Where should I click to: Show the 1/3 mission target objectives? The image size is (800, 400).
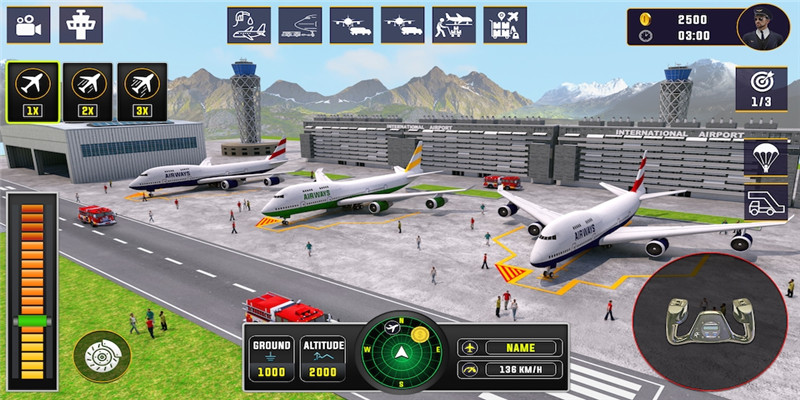click(x=761, y=90)
